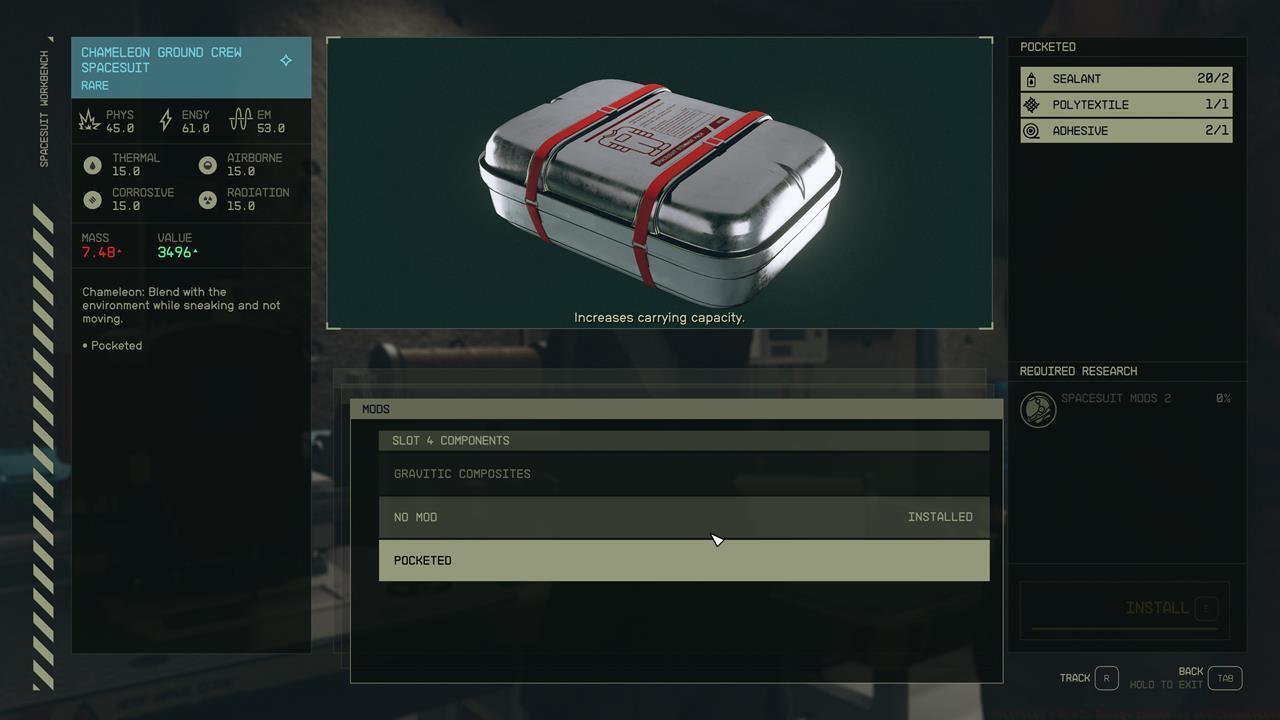Click the EM wave icon
The height and width of the screenshot is (720, 1280).
pyautogui.click(x=240, y=119)
